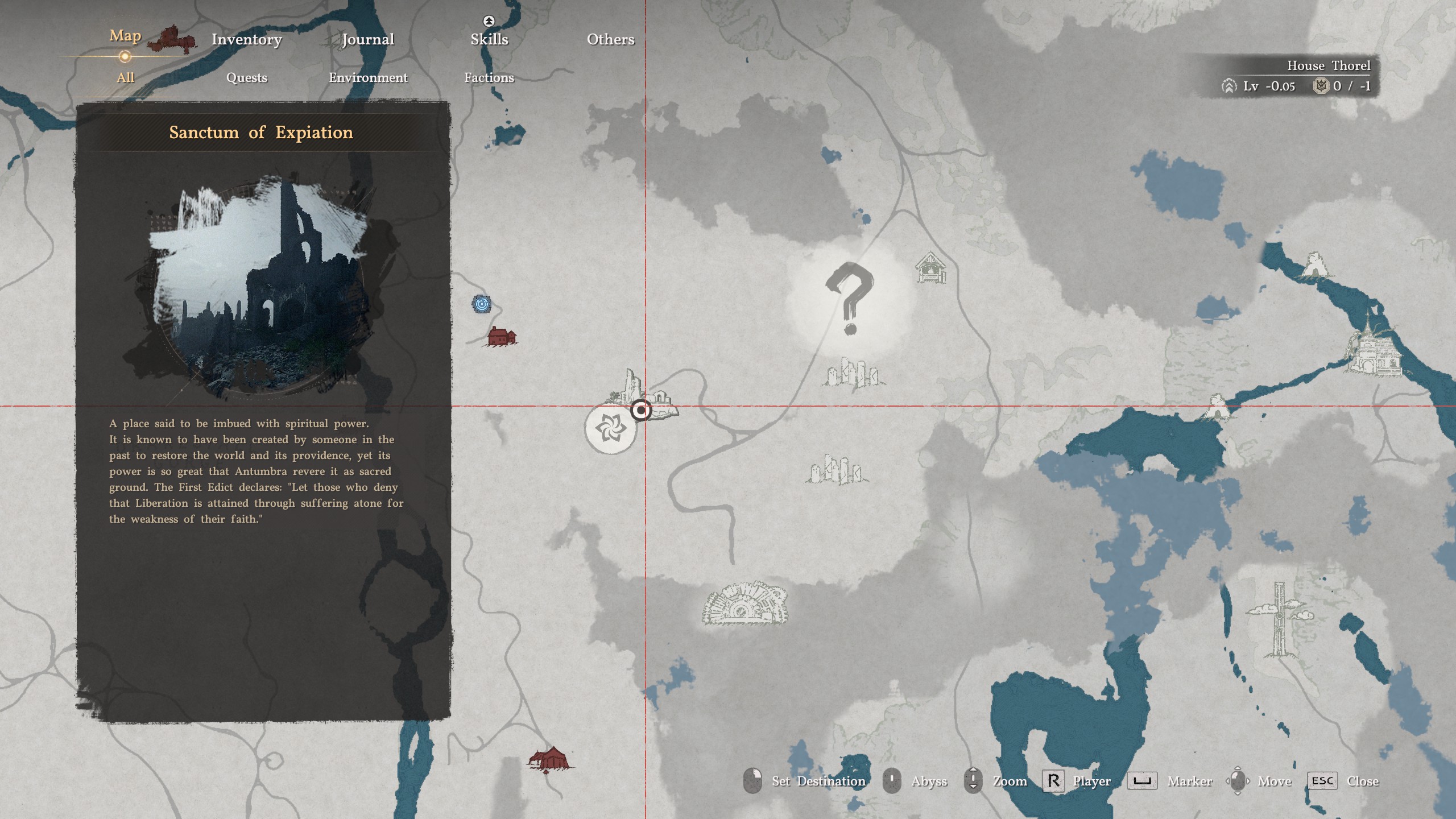
Task: Select the semicircular ruin landmark icon
Action: (x=745, y=604)
